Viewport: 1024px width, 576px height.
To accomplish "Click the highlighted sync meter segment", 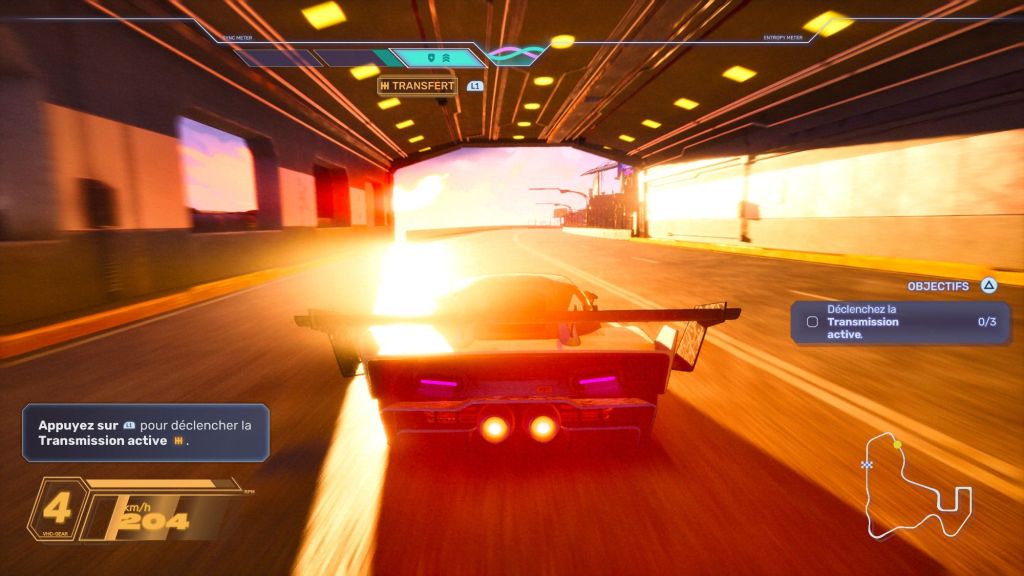I will (x=436, y=58).
